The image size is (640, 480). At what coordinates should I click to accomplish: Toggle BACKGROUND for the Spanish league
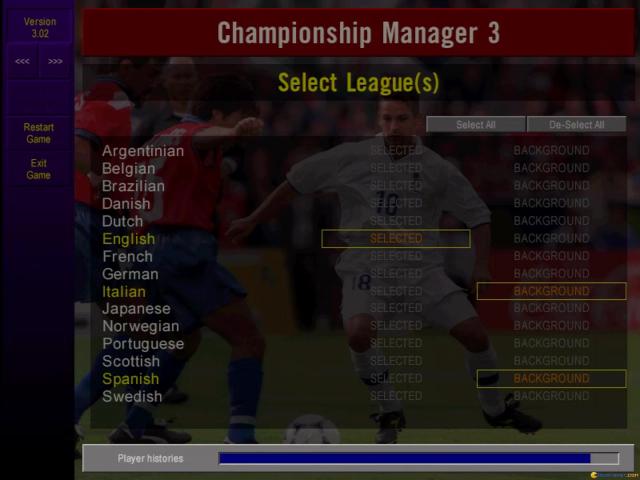pyautogui.click(x=551, y=379)
